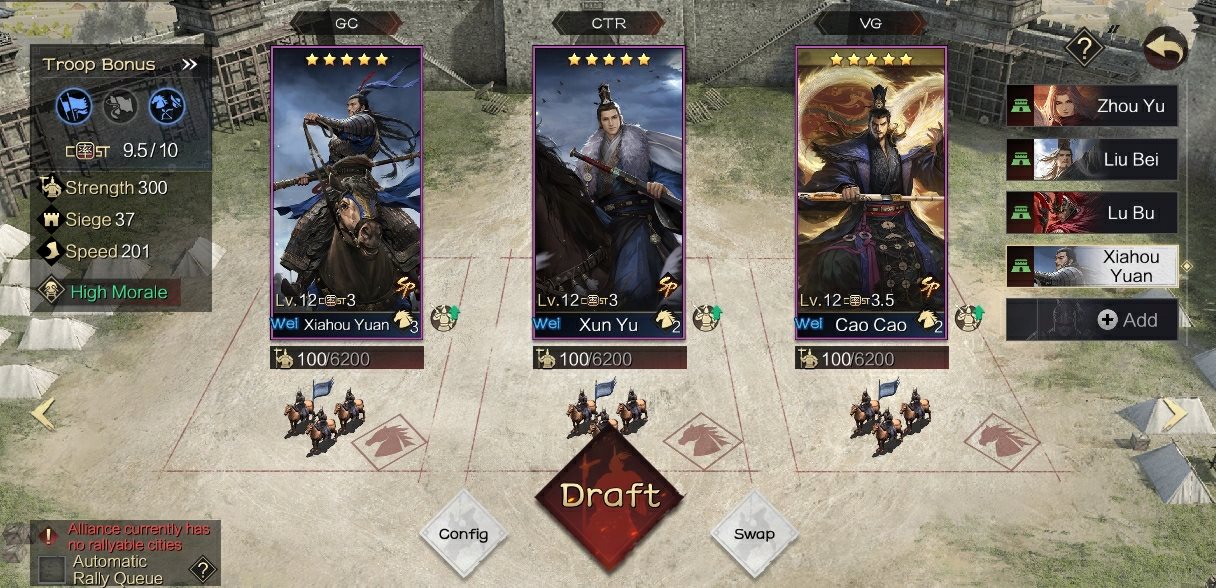Go to the previous city with left arrow
The height and width of the screenshot is (588, 1216).
pyautogui.click(x=42, y=412)
